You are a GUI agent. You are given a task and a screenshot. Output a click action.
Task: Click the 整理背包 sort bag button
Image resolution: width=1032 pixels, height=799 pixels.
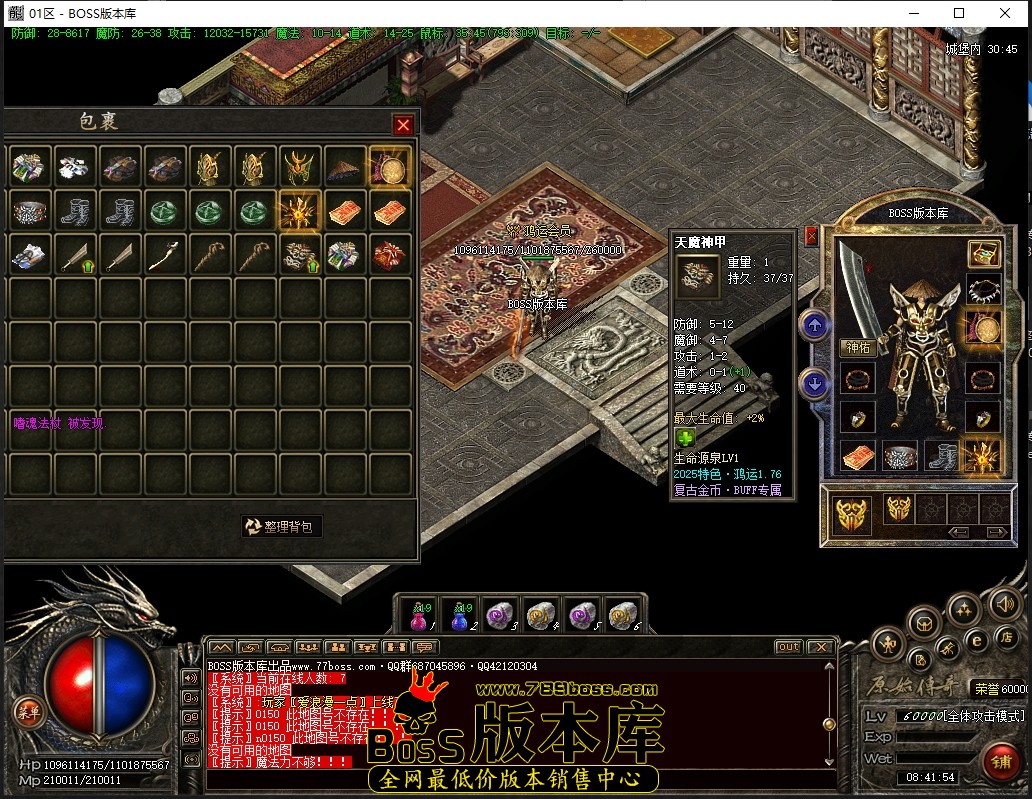pos(282,526)
